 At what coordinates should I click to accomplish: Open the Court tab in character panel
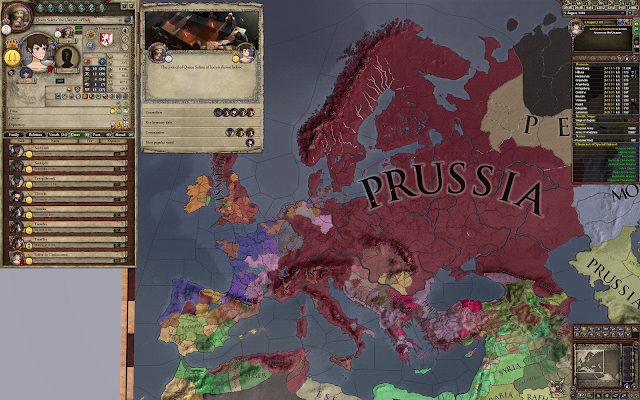click(73, 133)
